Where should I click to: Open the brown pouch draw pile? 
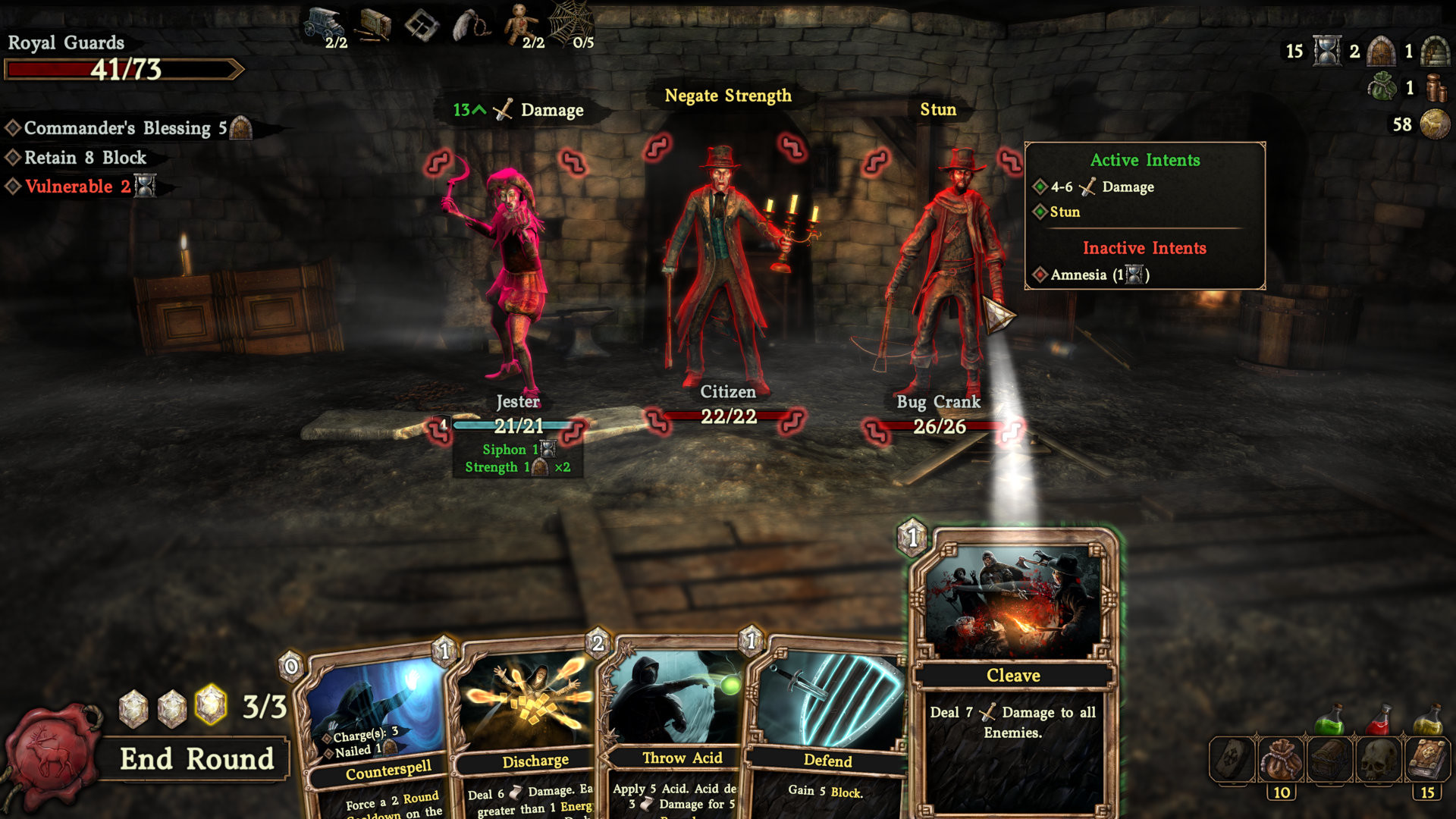click(1281, 760)
